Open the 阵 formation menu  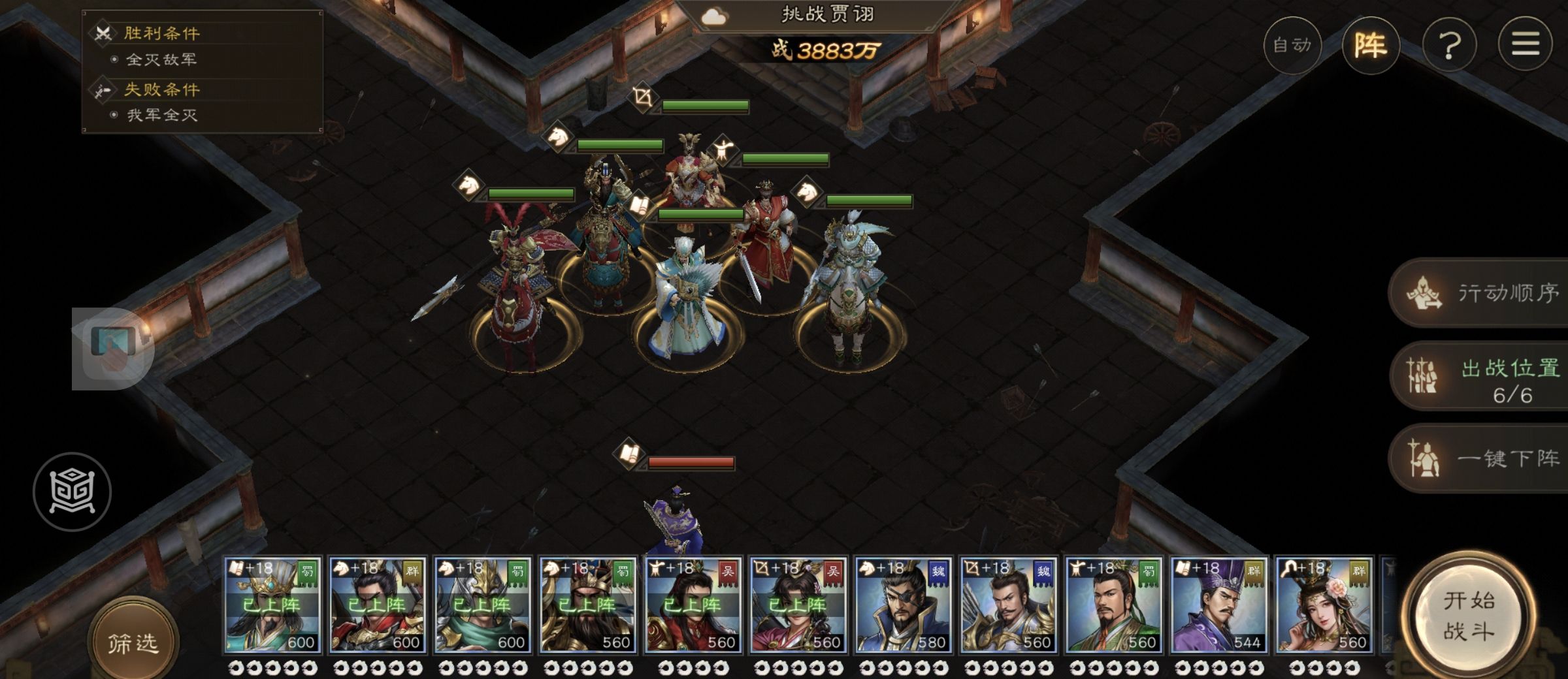pos(1370,45)
